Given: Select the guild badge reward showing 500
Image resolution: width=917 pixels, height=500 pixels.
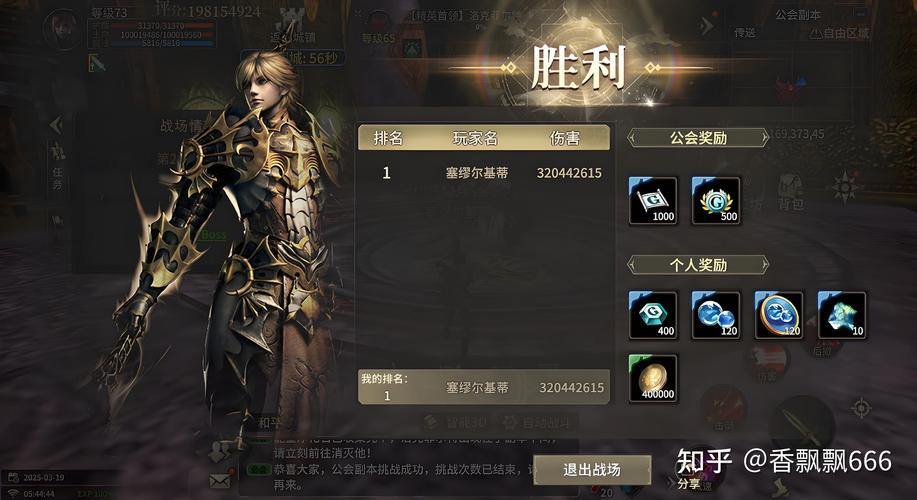Looking at the screenshot, I should [716, 201].
